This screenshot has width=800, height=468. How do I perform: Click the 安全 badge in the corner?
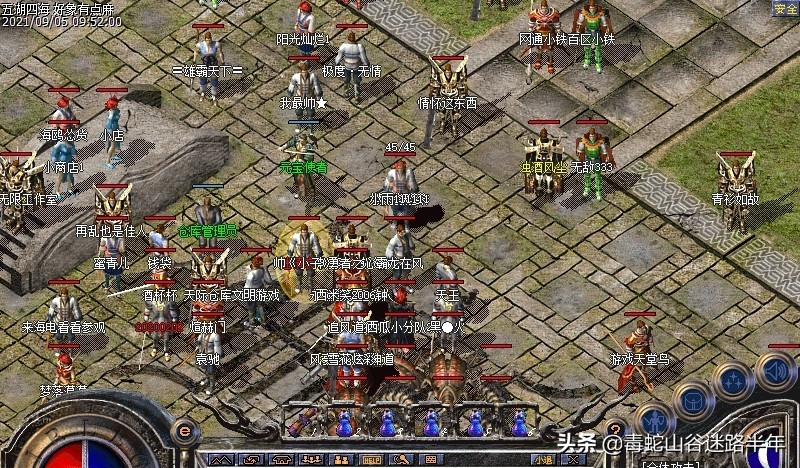[x=785, y=8]
